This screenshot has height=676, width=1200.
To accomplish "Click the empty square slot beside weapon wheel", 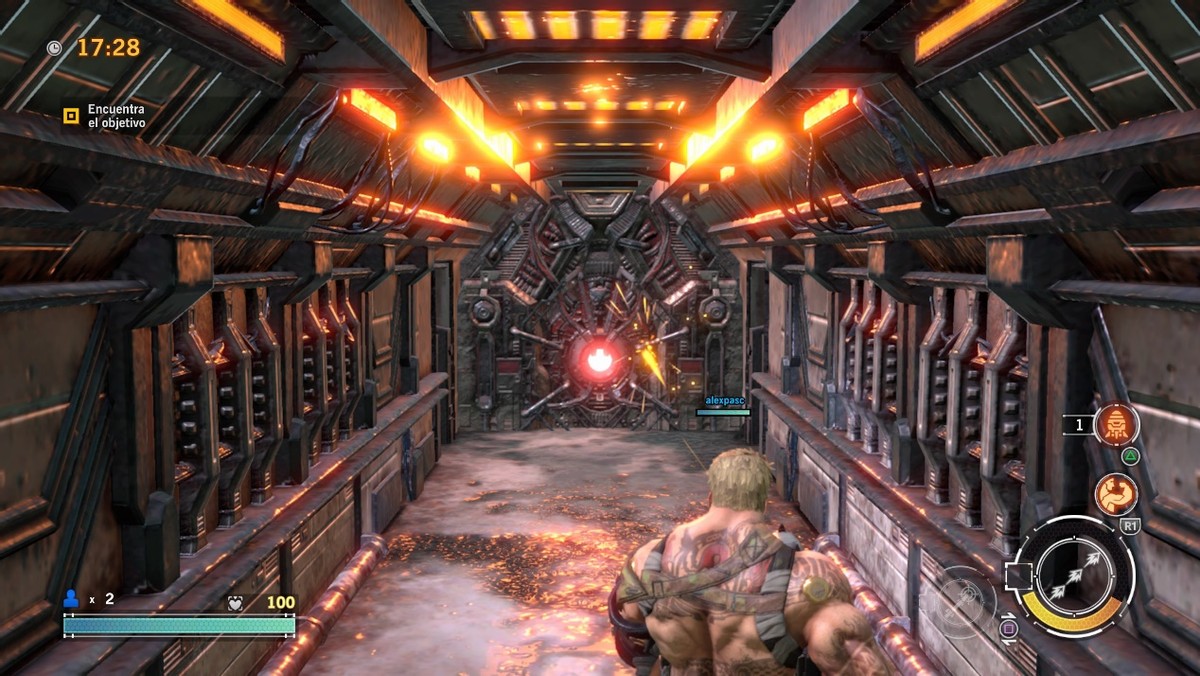I will pos(1019,576).
